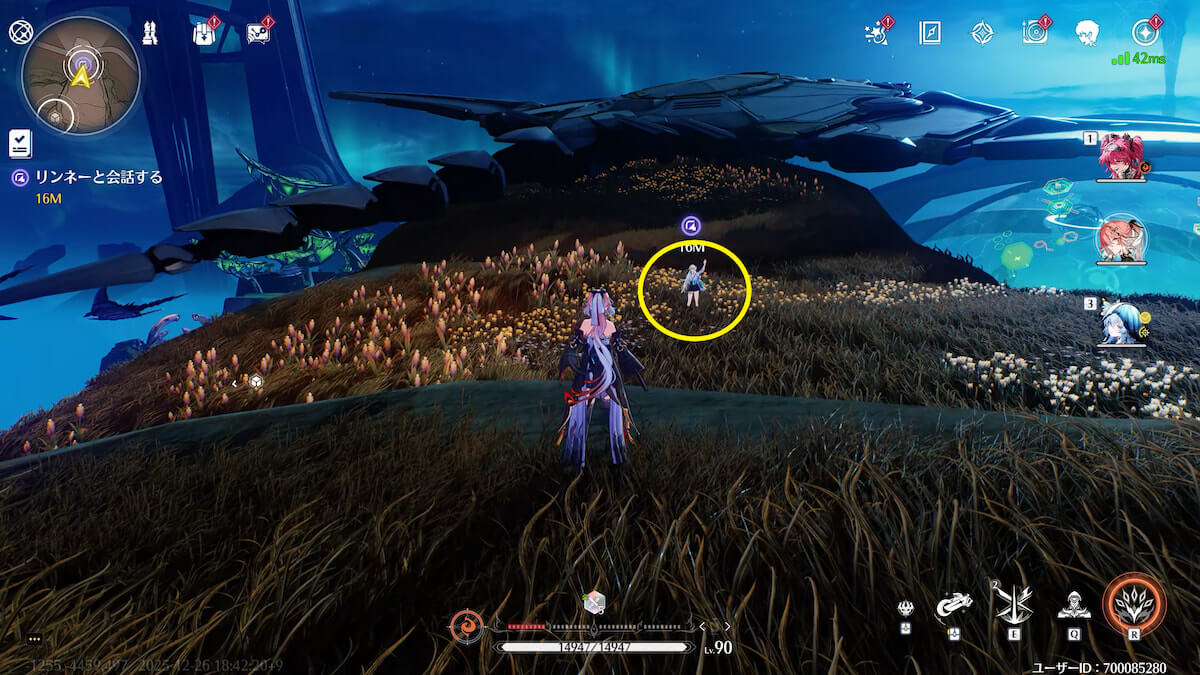Switch to the blue-haired party member portrait
The image size is (1200, 675).
tap(1120, 322)
